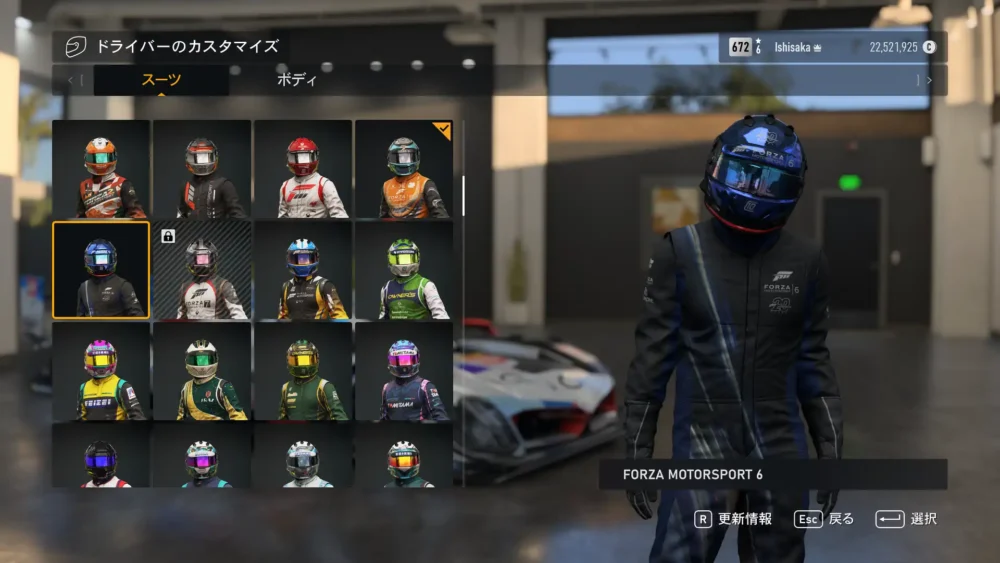Pick the green and white suit with lime helmet
This screenshot has width=1000, height=563.
[403, 270]
